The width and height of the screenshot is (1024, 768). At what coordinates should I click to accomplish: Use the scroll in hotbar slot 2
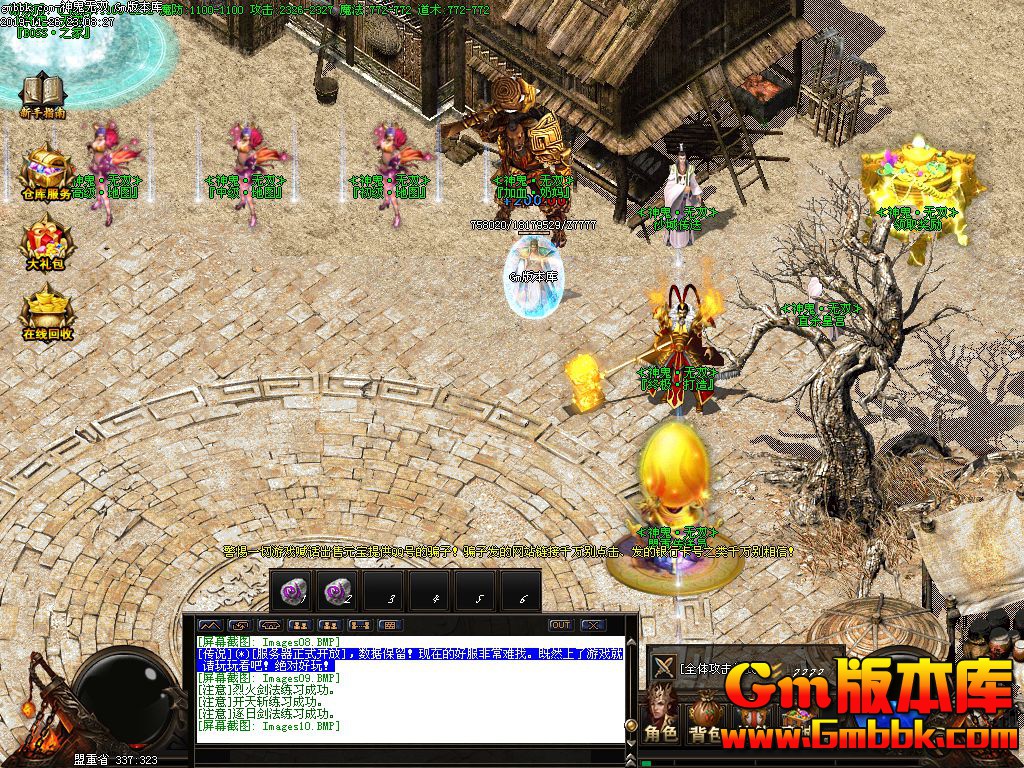338,590
